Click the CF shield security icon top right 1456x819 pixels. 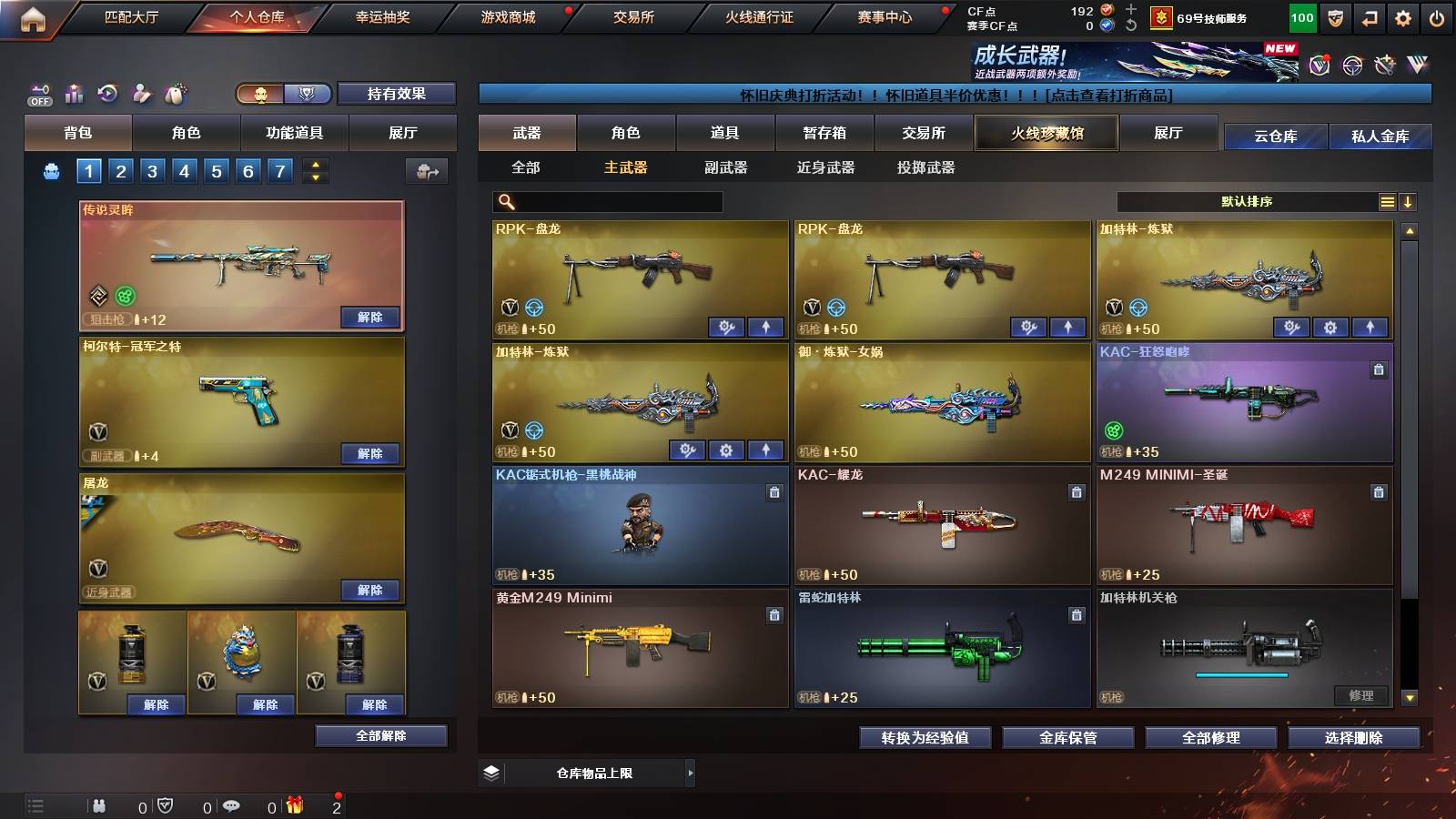1335,17
